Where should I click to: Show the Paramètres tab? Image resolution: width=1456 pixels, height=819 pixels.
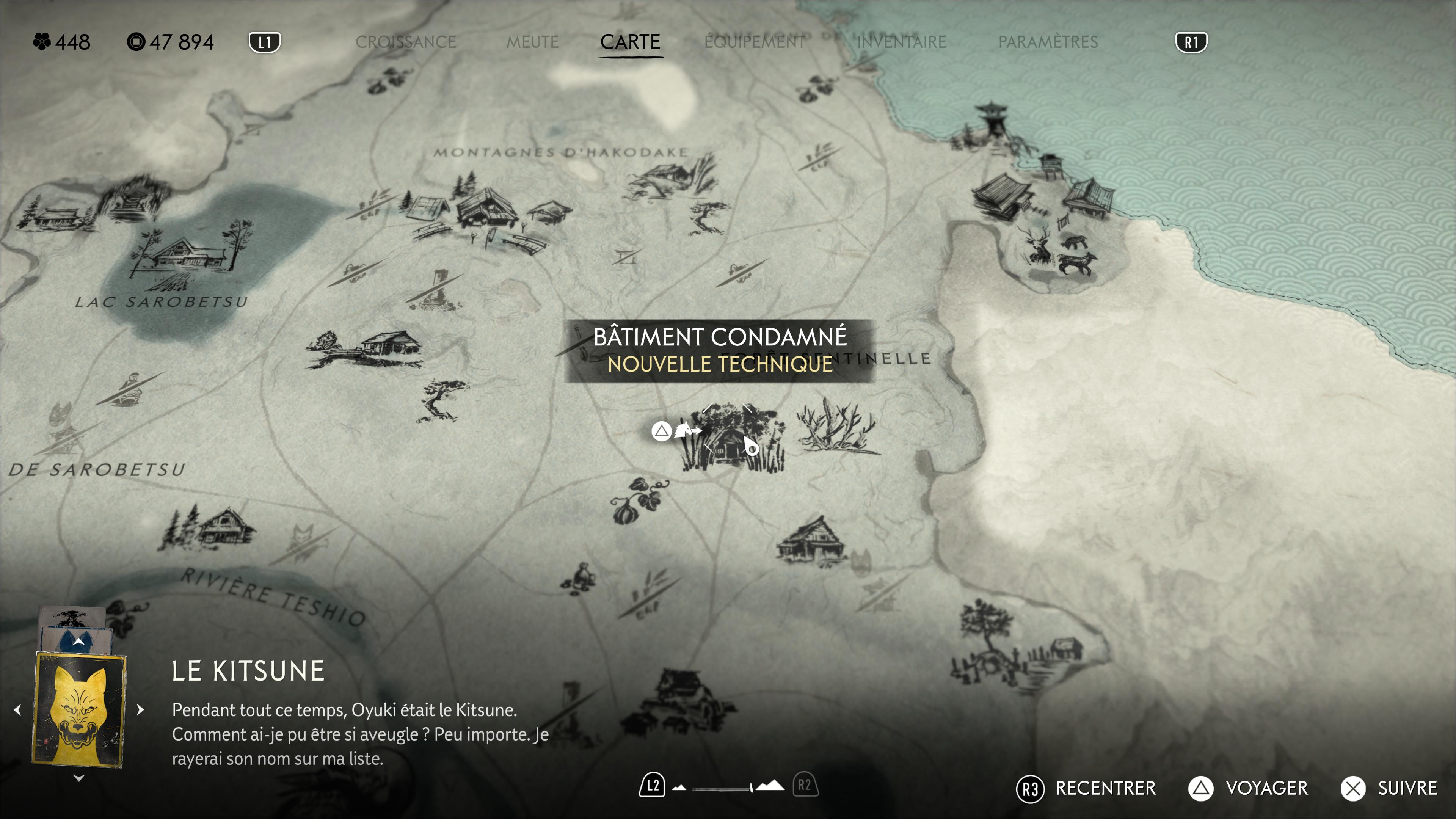pyautogui.click(x=1048, y=42)
